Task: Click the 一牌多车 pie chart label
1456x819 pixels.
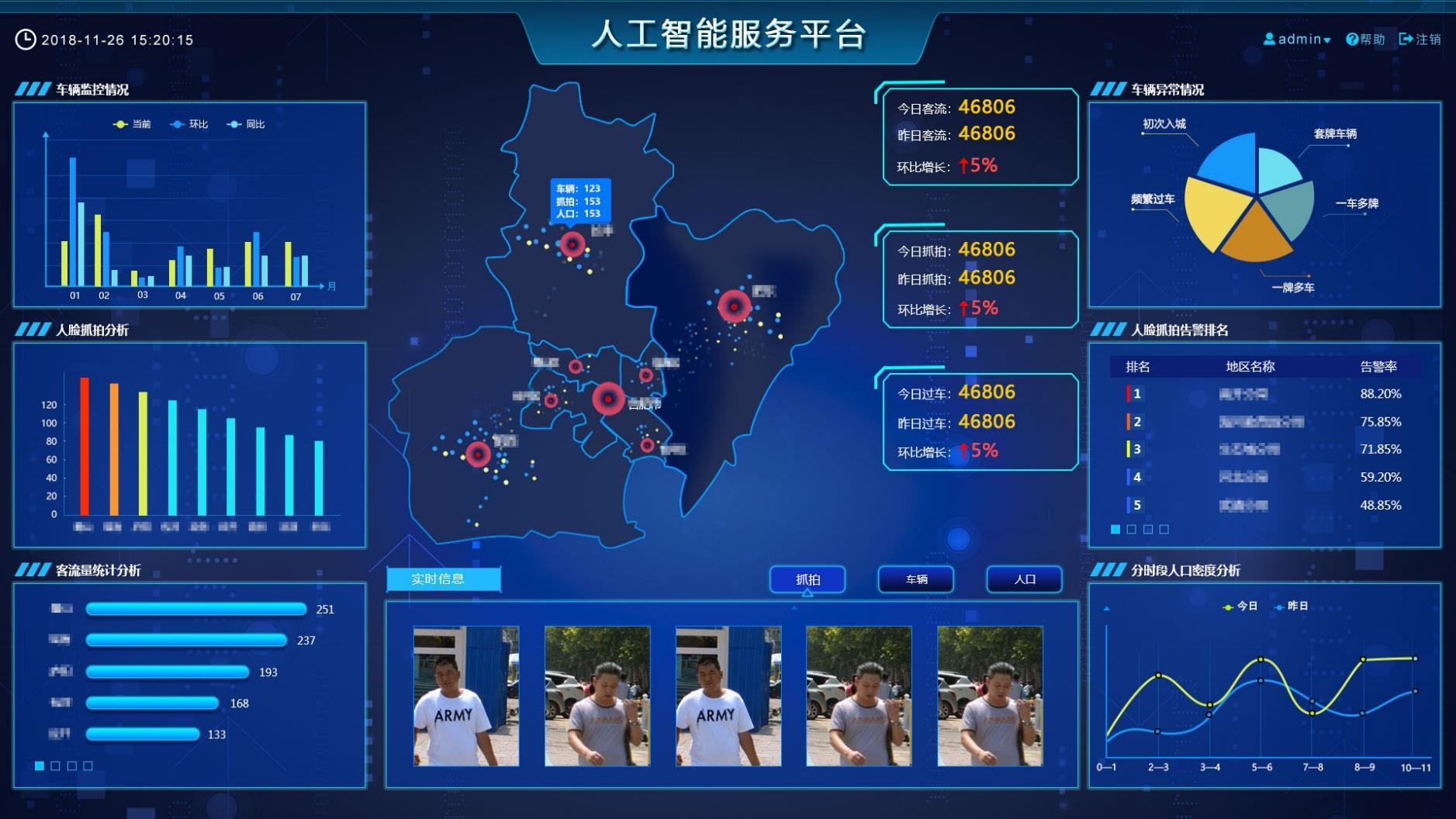Action: [1292, 288]
